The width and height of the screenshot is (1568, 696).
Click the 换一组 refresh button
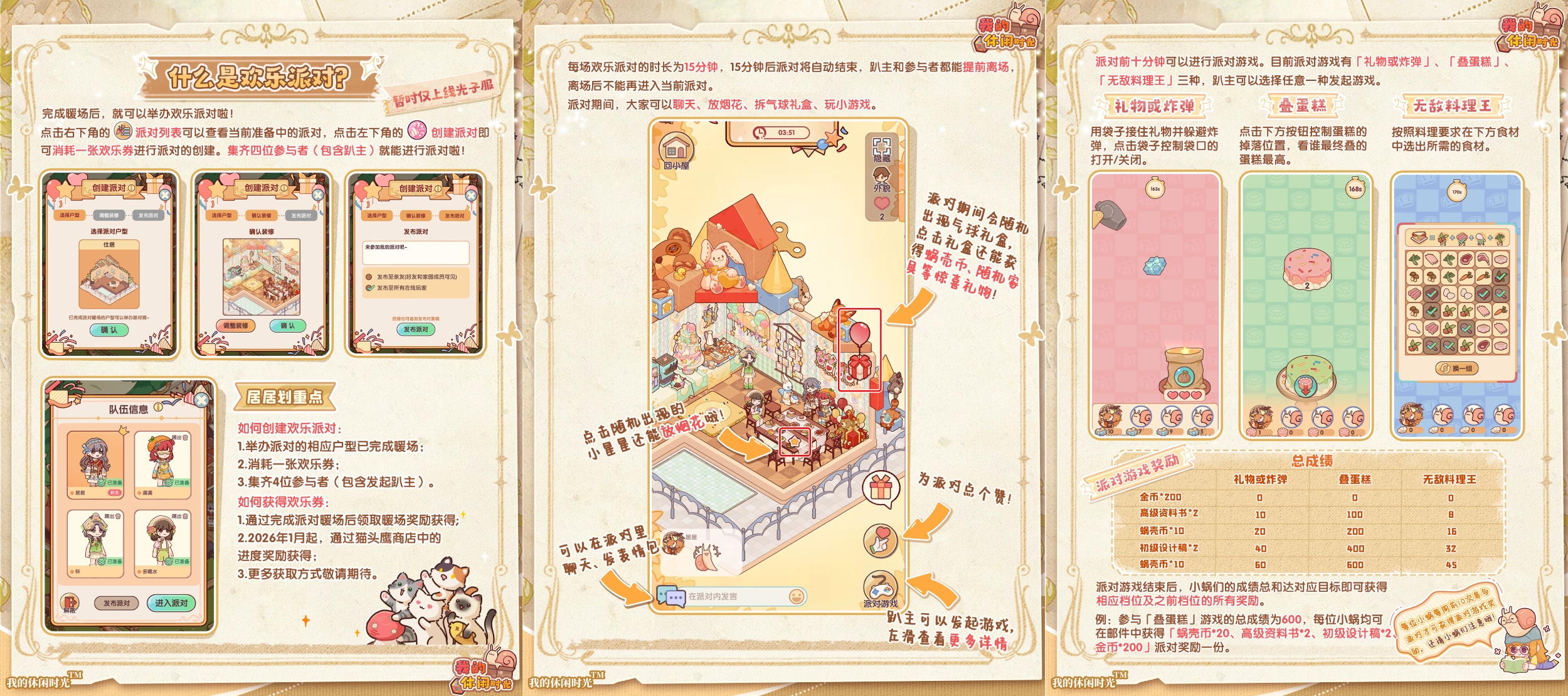point(1457,368)
